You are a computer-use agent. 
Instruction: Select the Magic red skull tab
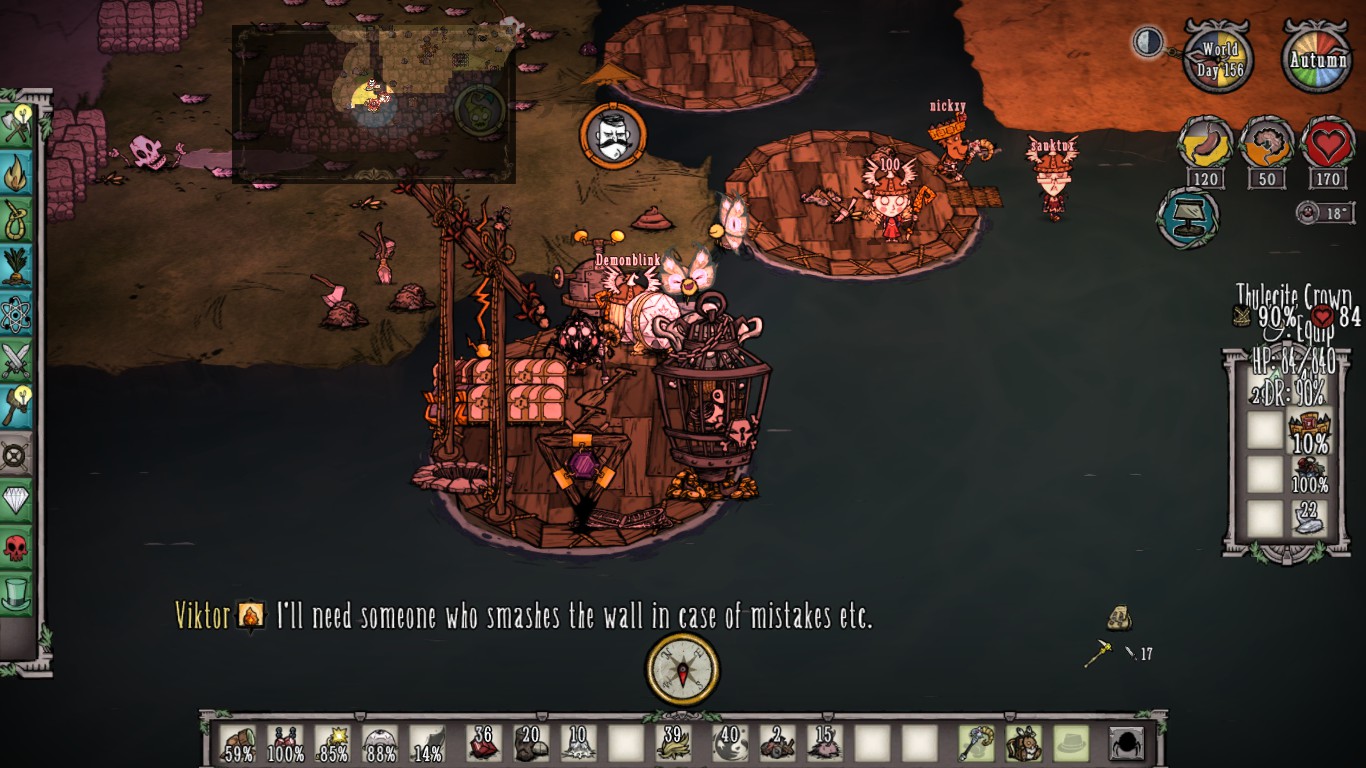(x=16, y=547)
